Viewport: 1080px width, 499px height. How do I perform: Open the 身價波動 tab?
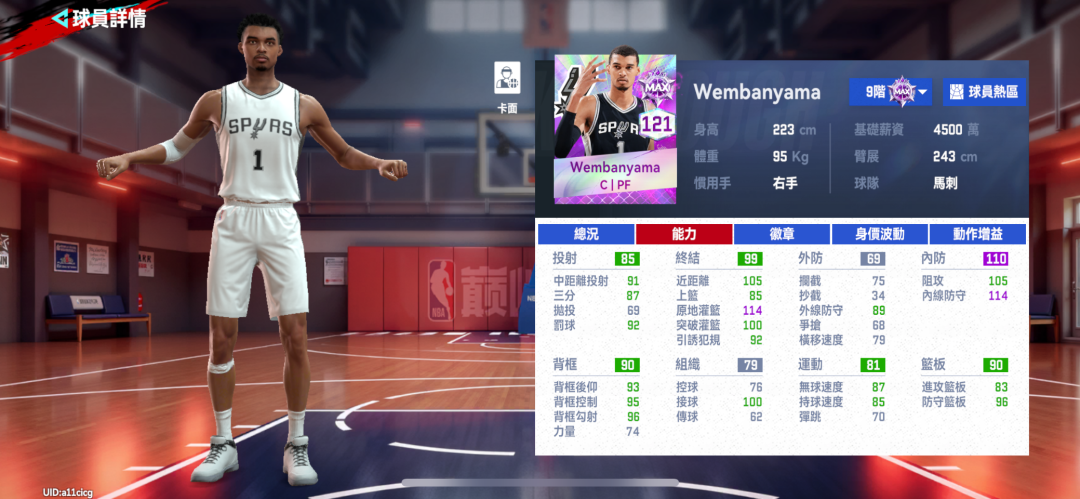click(x=880, y=234)
